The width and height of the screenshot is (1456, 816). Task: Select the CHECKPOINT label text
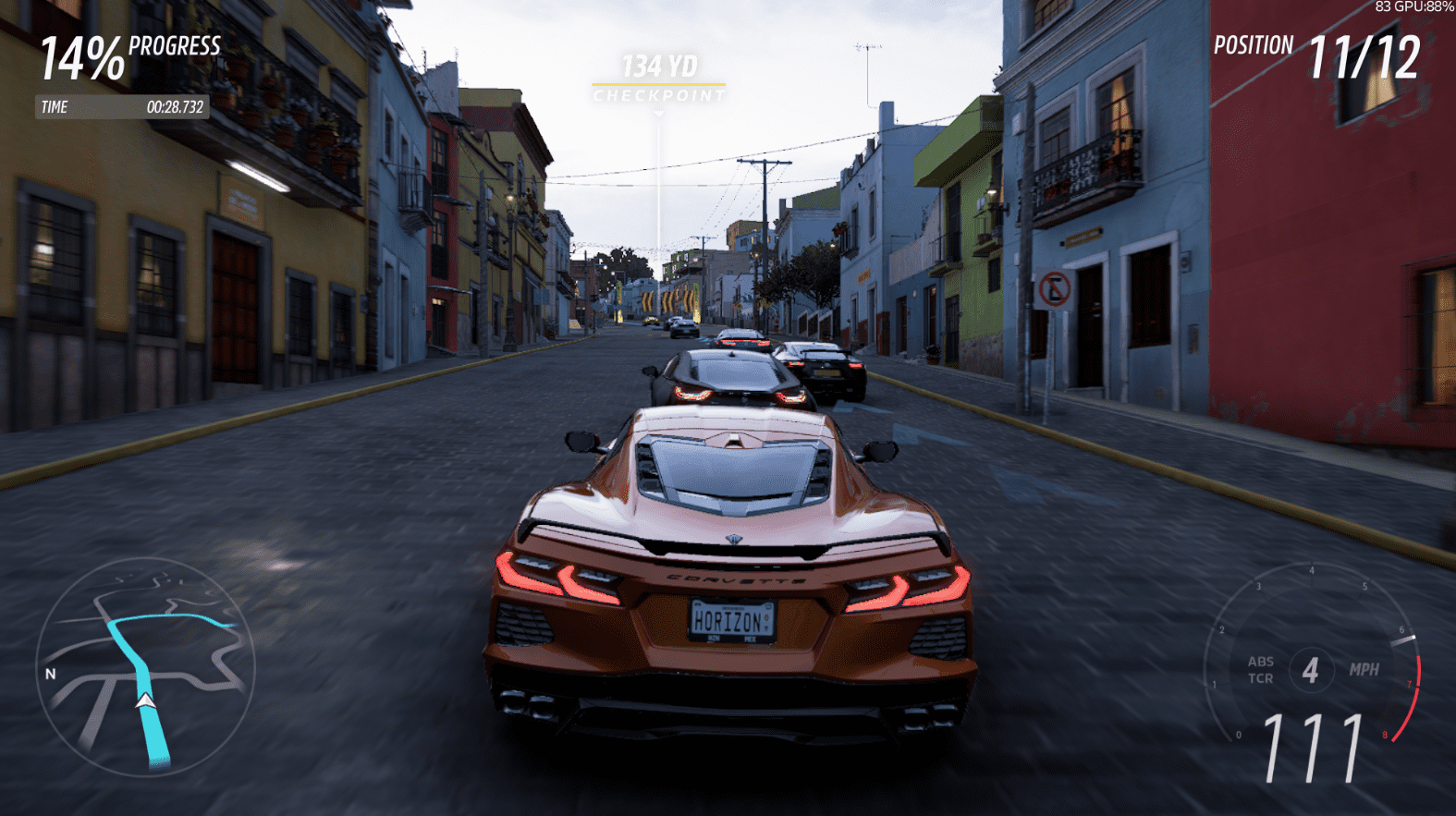[x=658, y=96]
